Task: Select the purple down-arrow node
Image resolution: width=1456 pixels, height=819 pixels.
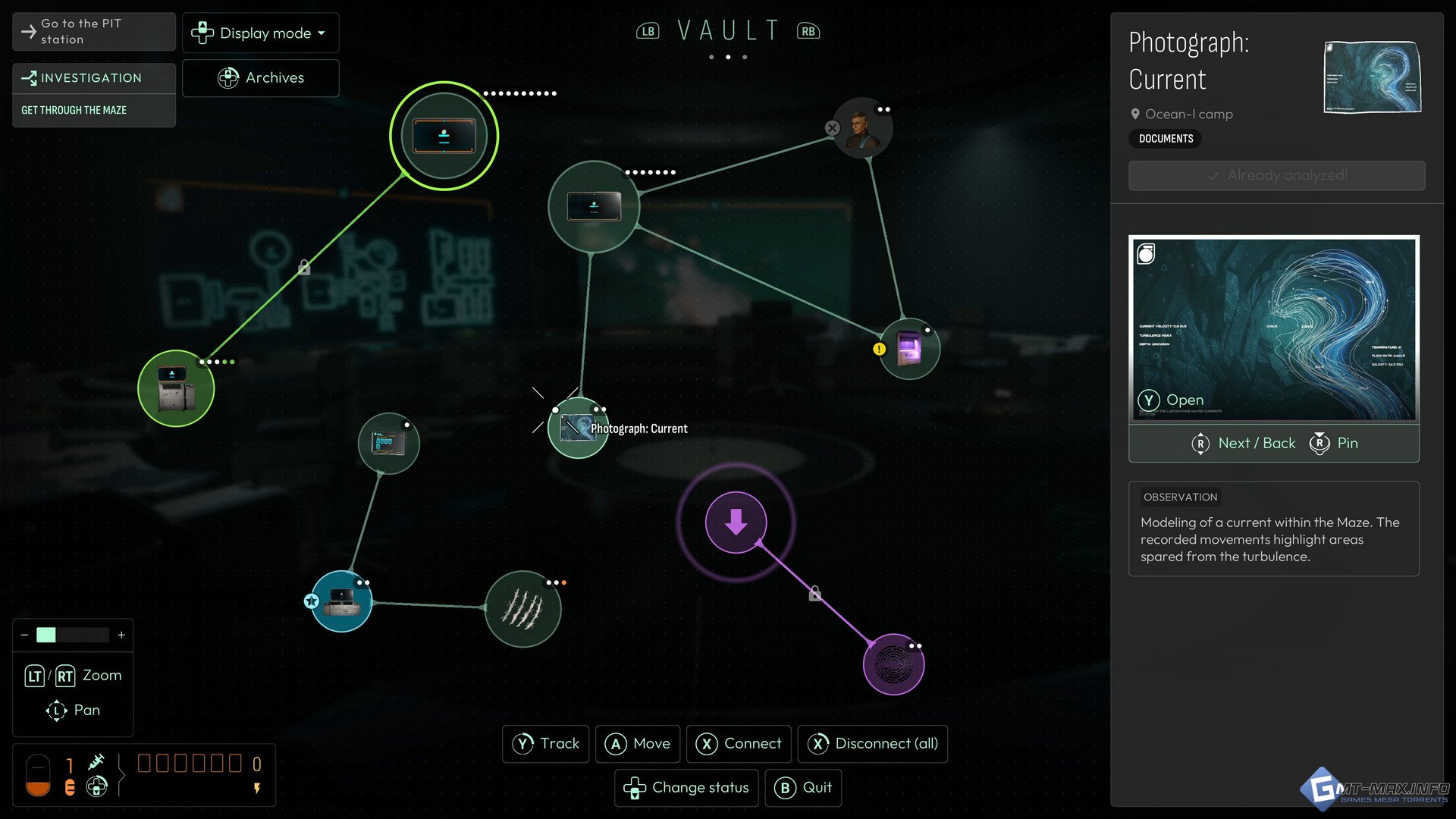Action: coord(736,522)
